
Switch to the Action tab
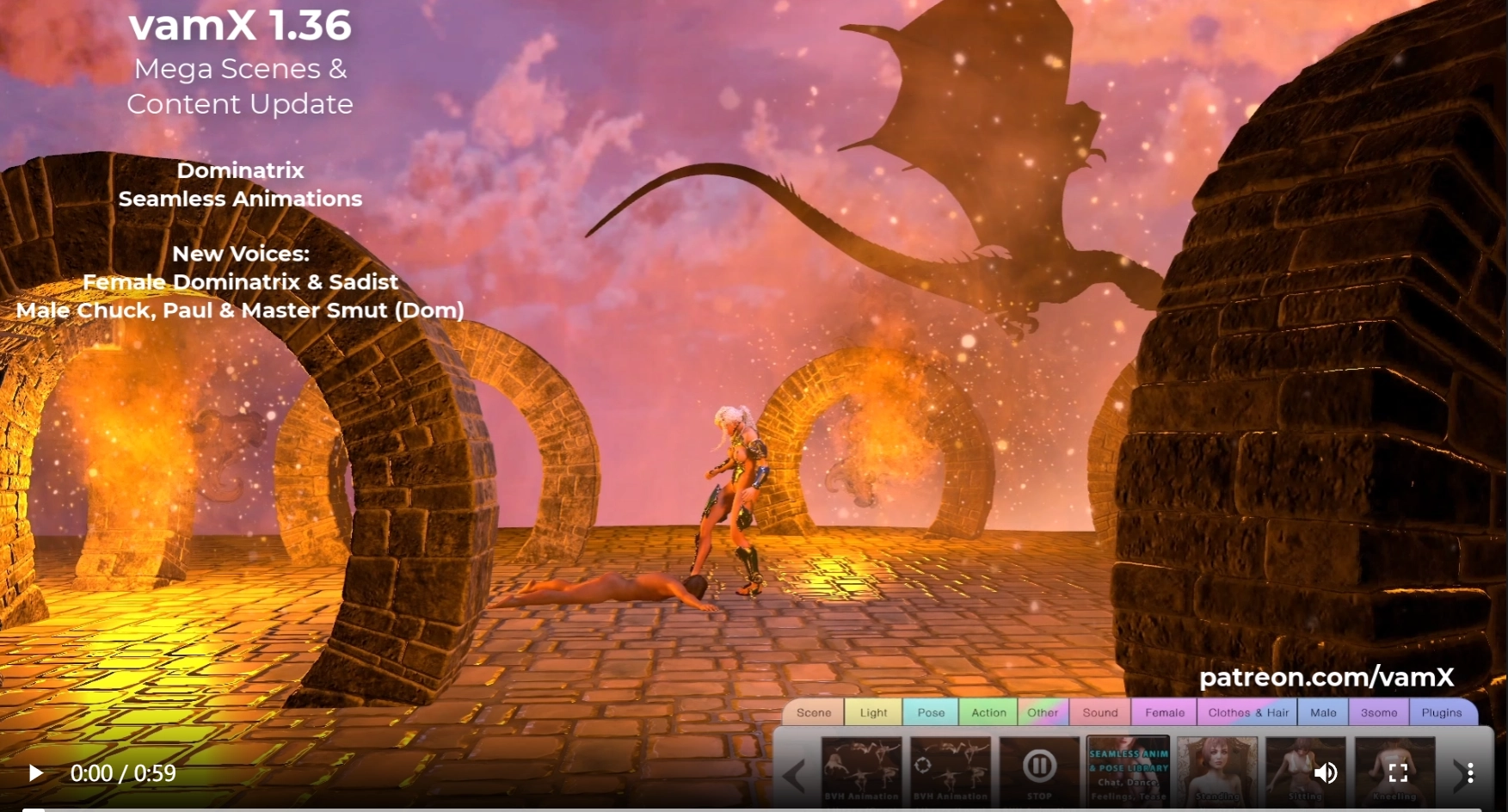pyautogui.click(x=988, y=712)
